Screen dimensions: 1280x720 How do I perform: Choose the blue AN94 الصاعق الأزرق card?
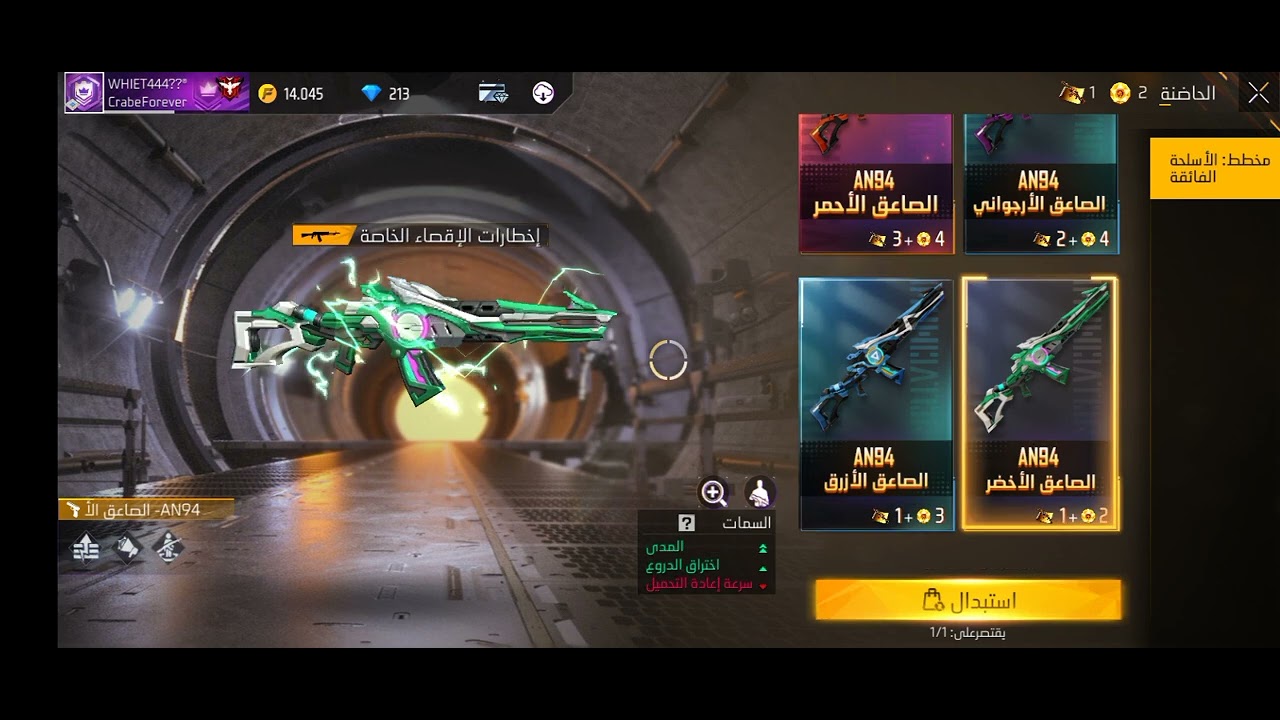876,403
